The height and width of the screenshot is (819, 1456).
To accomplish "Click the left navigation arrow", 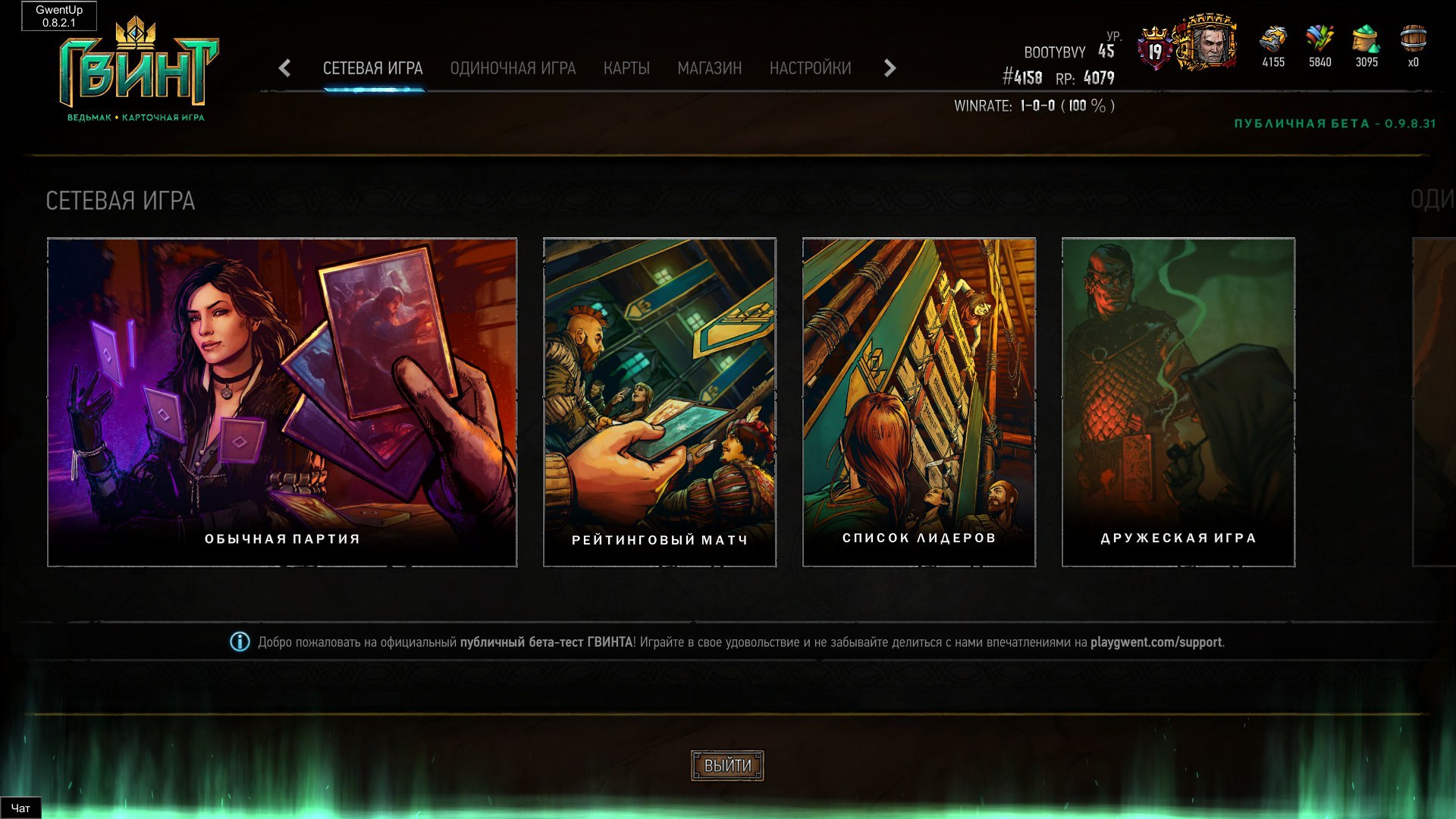I will (285, 68).
